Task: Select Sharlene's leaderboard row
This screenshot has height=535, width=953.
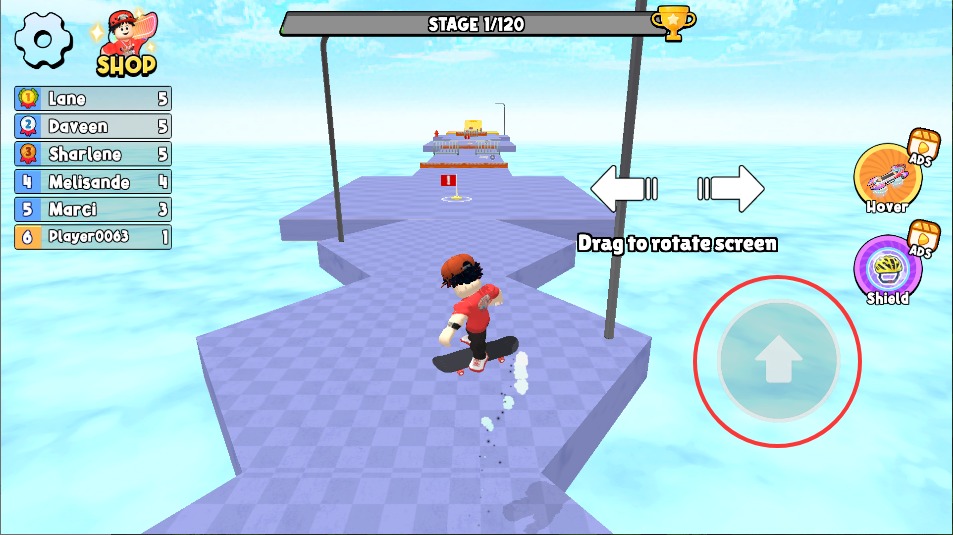Action: point(92,154)
